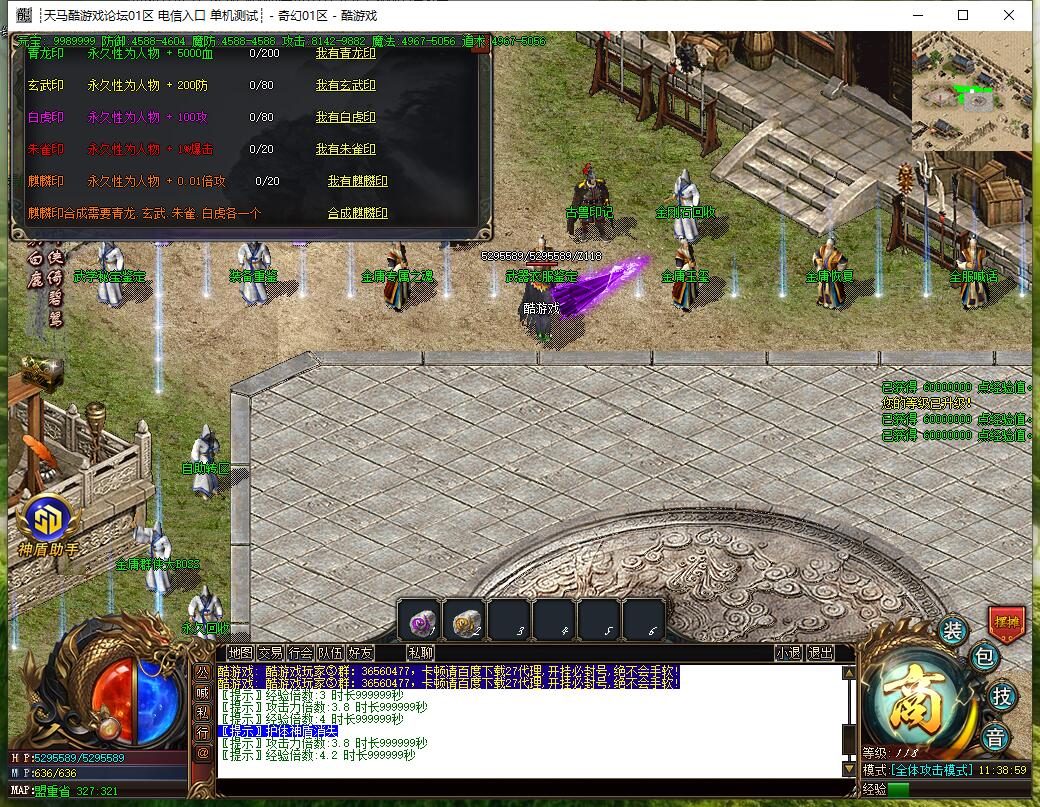This screenshot has width=1040, height=807.
Task: Choose the 我有麒麟印 option
Action: pos(357,182)
